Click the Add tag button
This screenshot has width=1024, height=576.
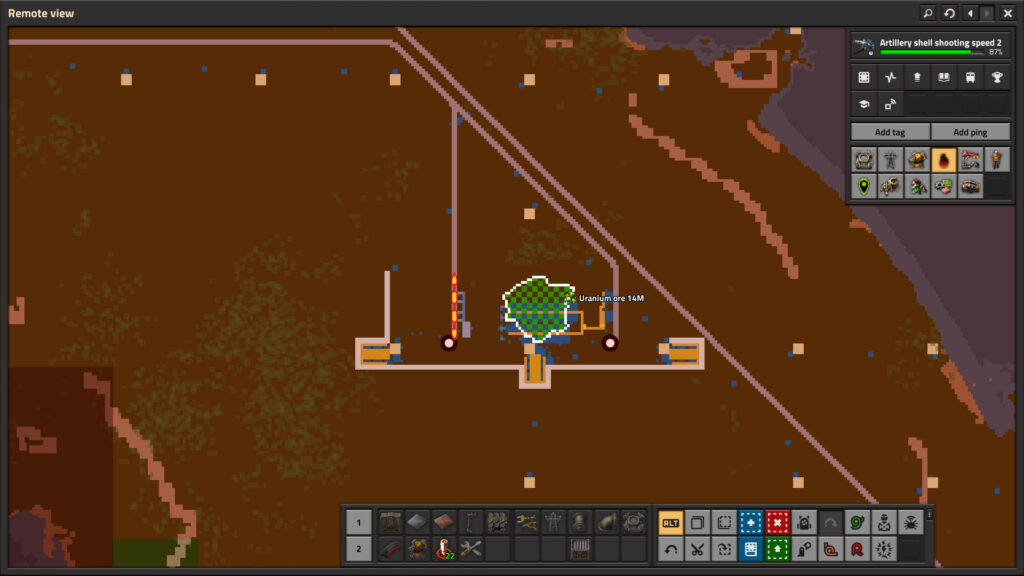[889, 132]
